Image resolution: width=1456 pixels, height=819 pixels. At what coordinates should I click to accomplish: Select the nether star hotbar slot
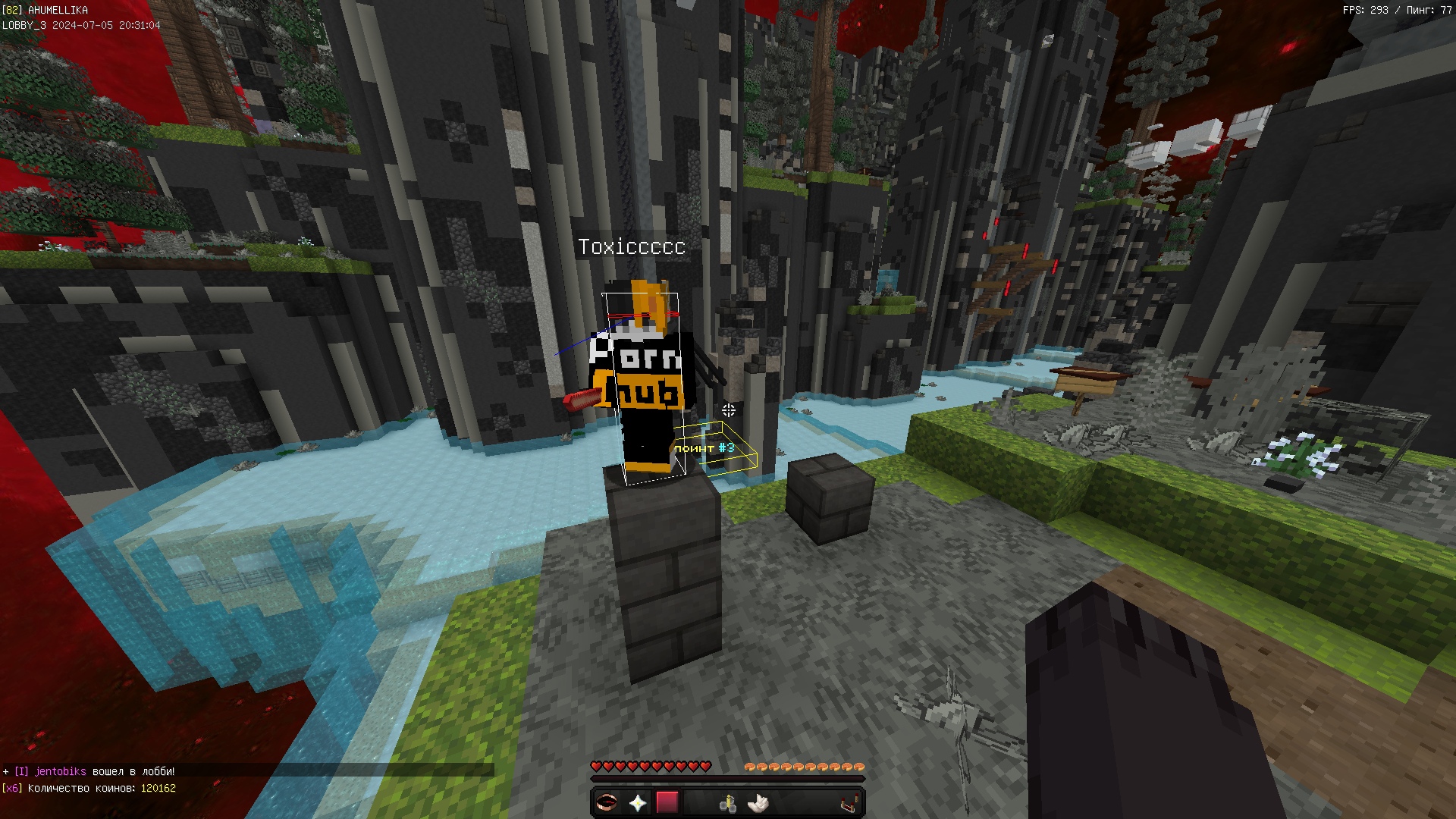pos(637,802)
